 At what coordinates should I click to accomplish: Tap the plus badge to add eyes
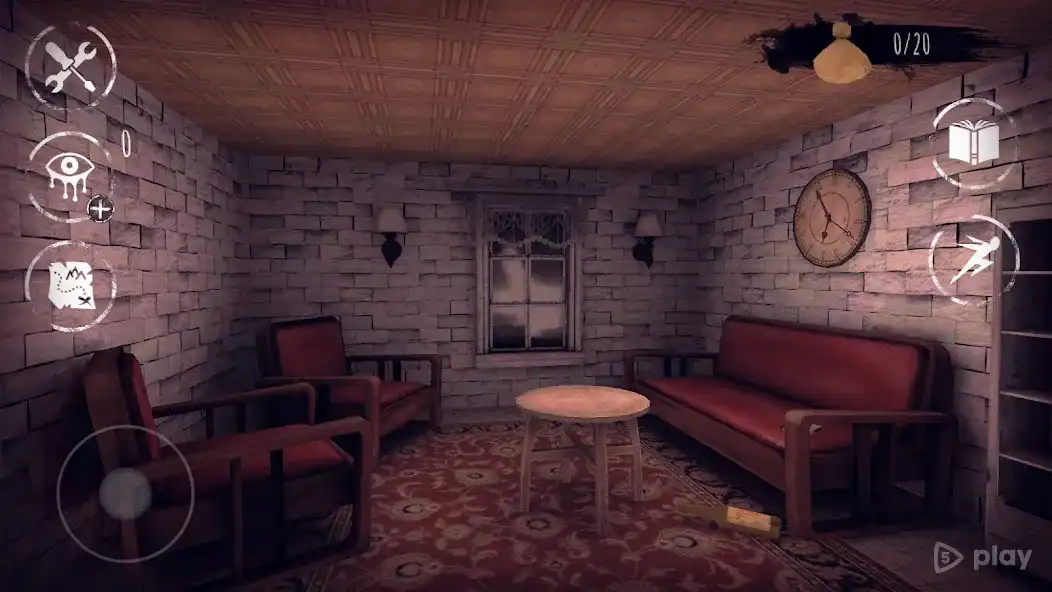[x=99, y=208]
